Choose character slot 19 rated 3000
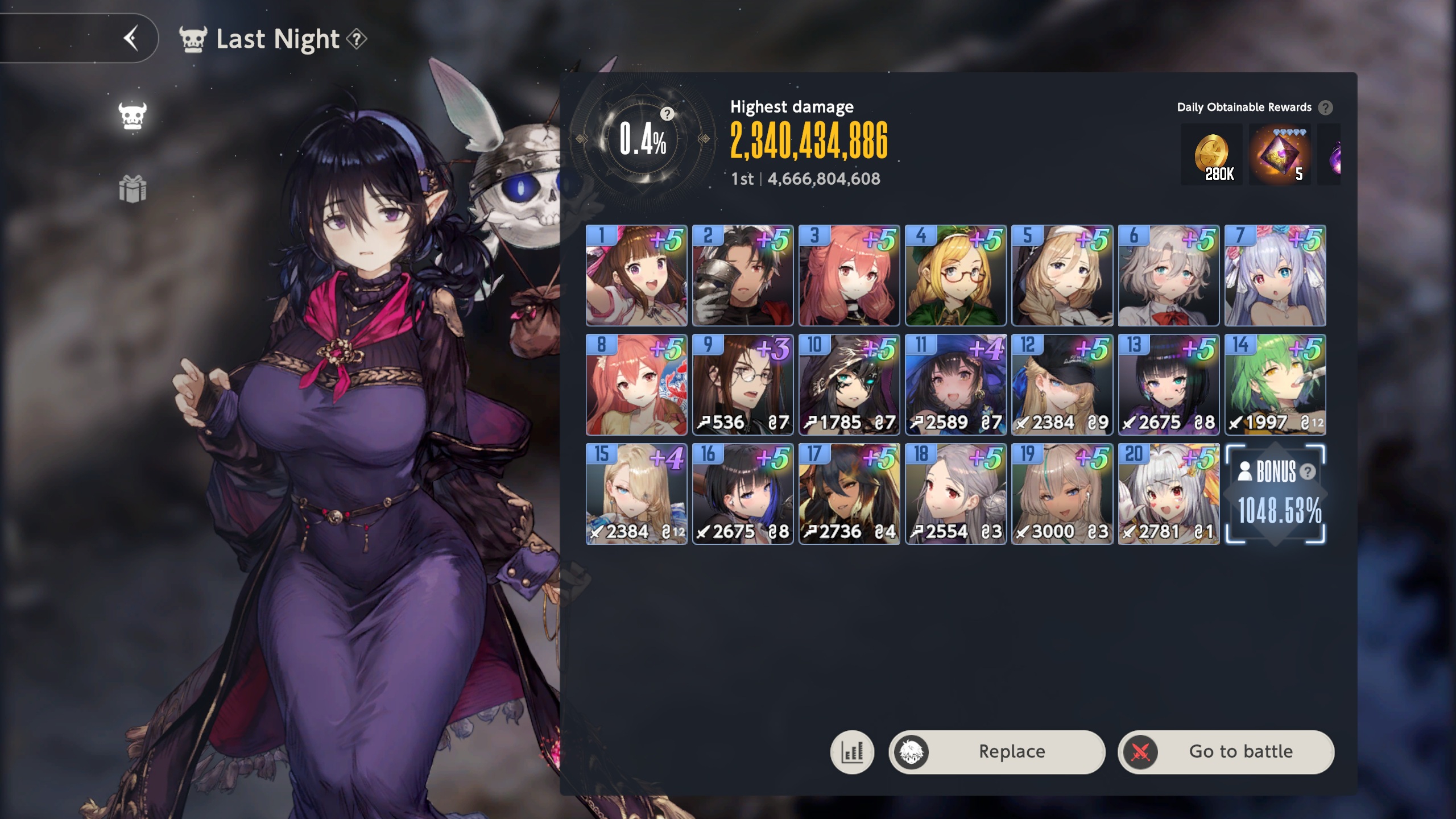The height and width of the screenshot is (819, 1456). tap(1062, 494)
